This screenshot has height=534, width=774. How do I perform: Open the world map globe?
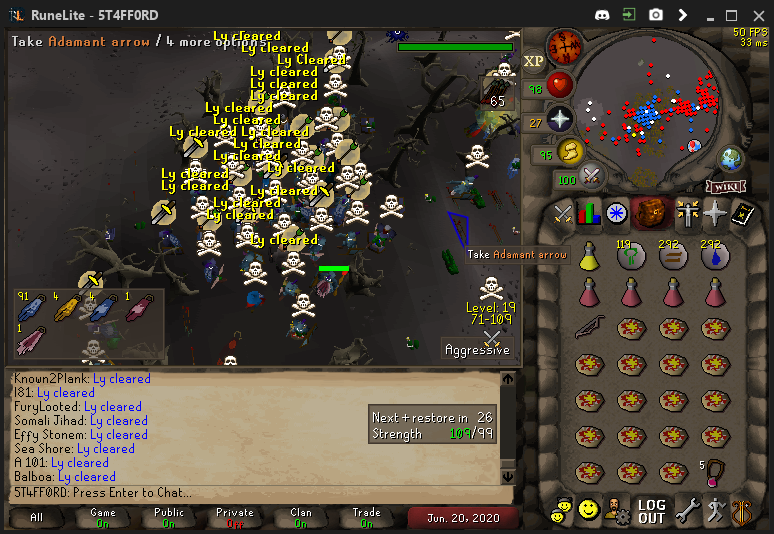point(732,159)
